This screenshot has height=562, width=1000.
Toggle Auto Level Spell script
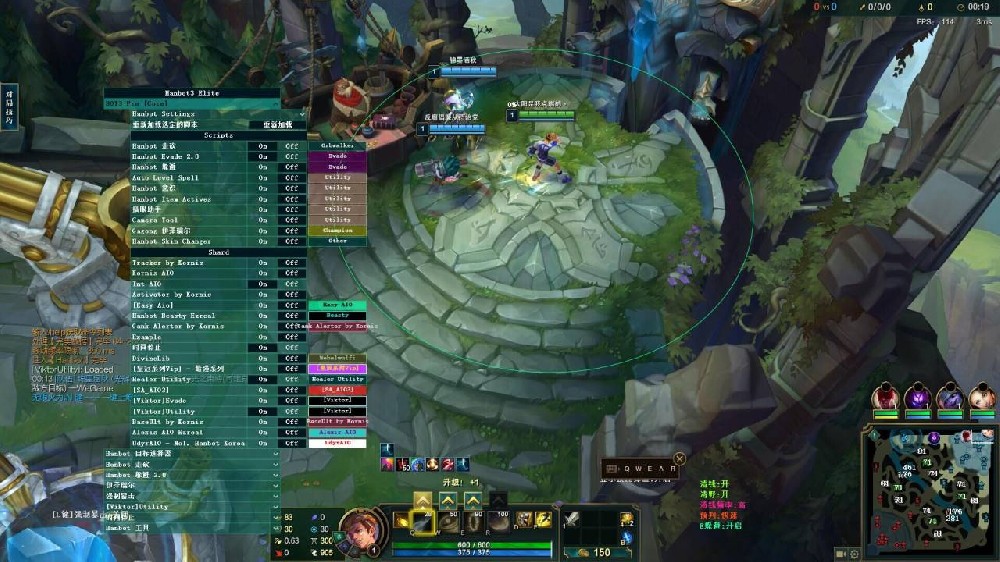point(263,177)
